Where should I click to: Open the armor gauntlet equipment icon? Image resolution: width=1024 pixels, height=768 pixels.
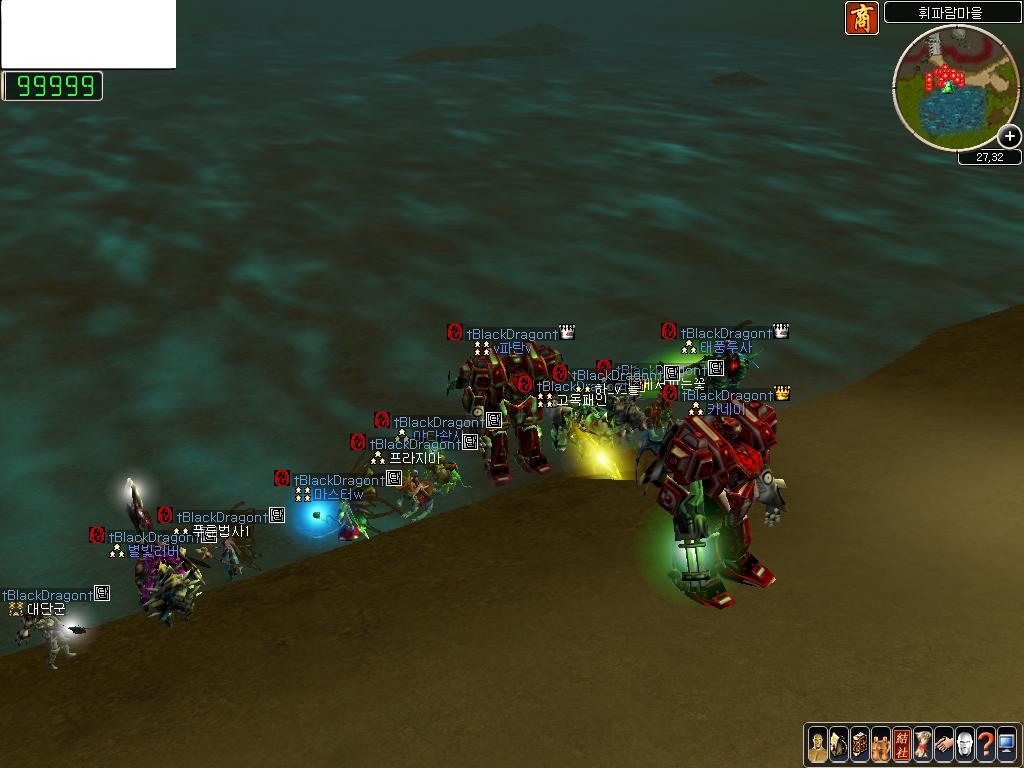pyautogui.click(x=839, y=745)
